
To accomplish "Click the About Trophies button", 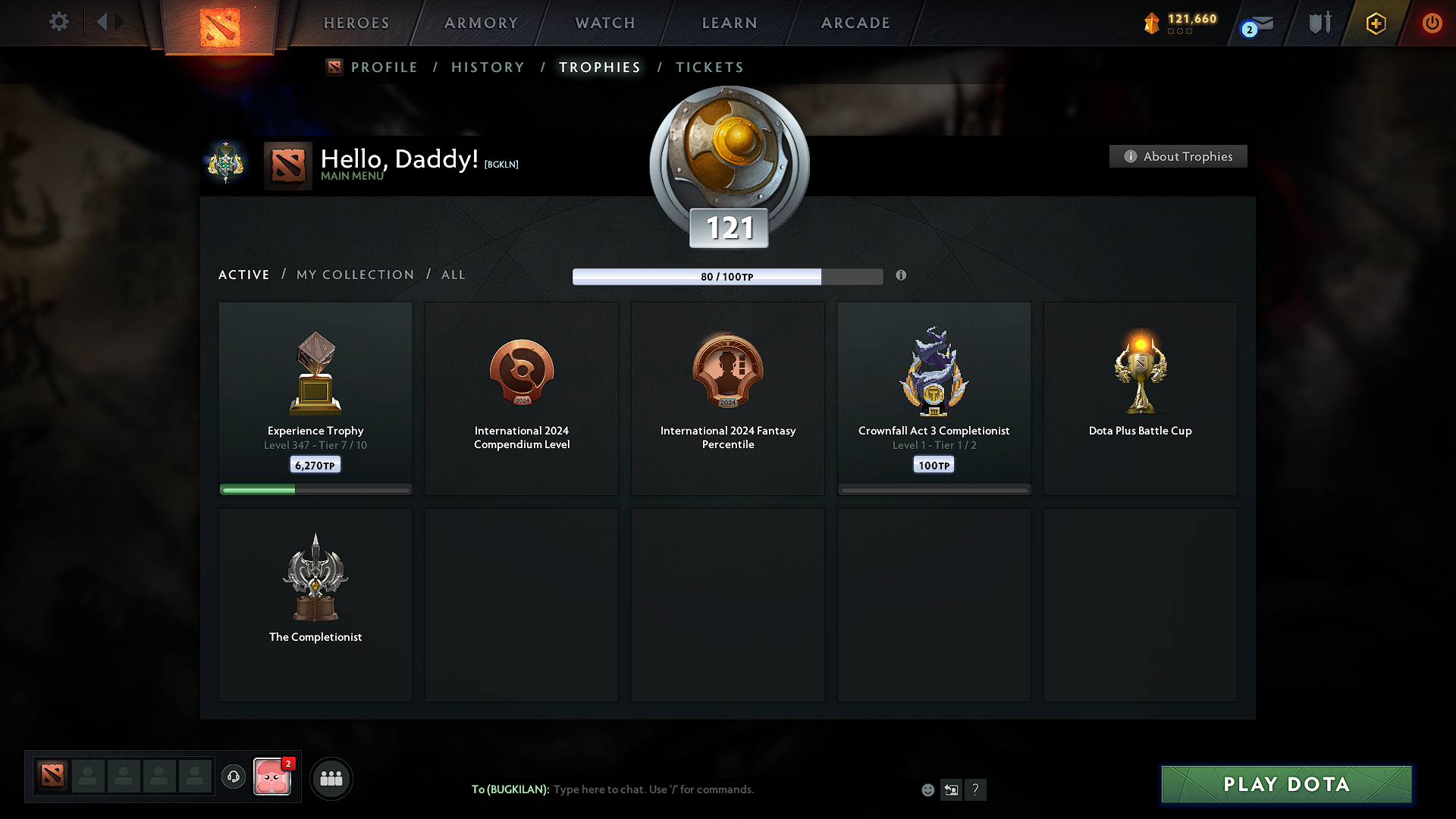I will pyautogui.click(x=1178, y=156).
